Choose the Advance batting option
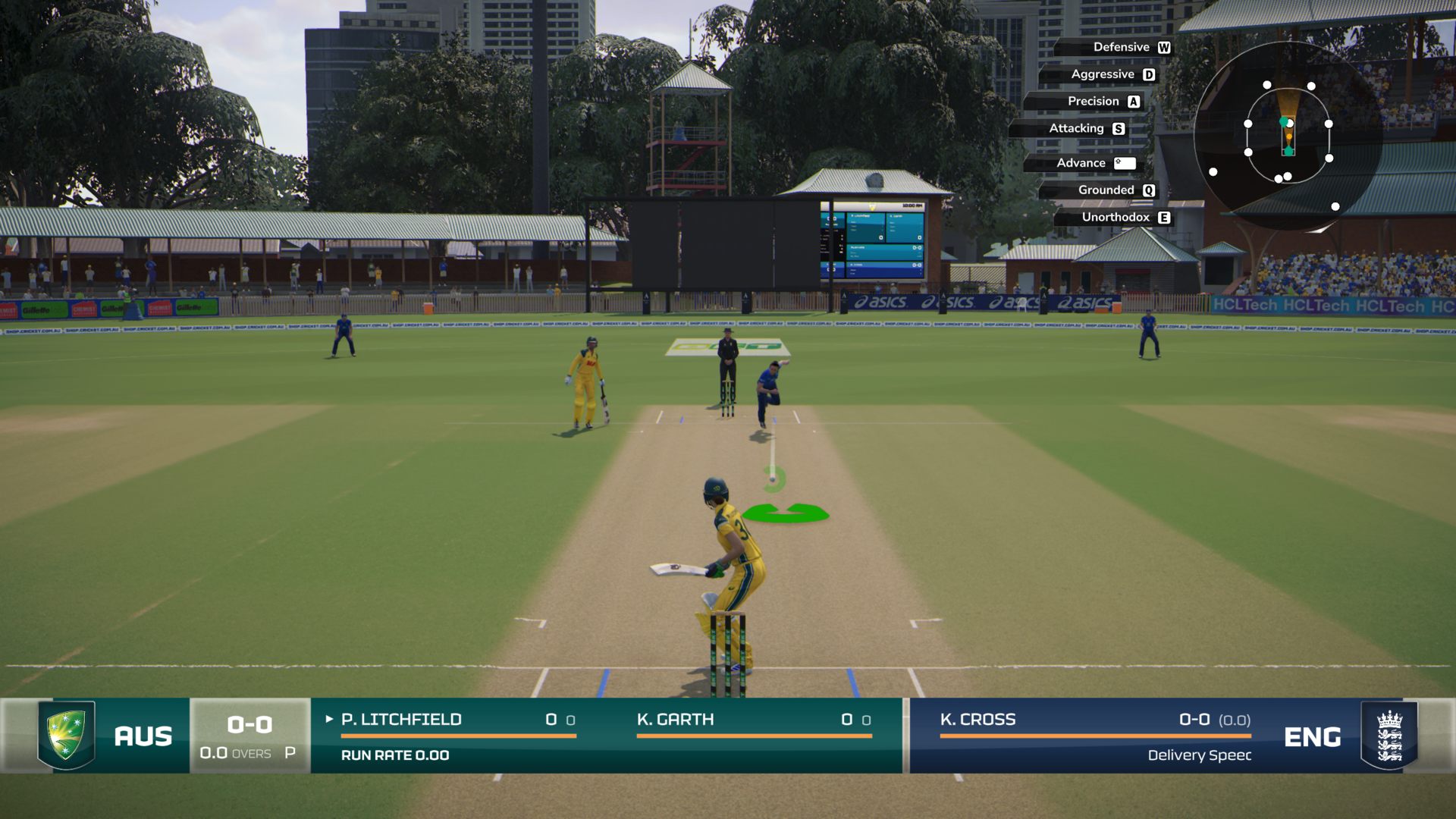This screenshot has height=819, width=1456. click(1081, 163)
